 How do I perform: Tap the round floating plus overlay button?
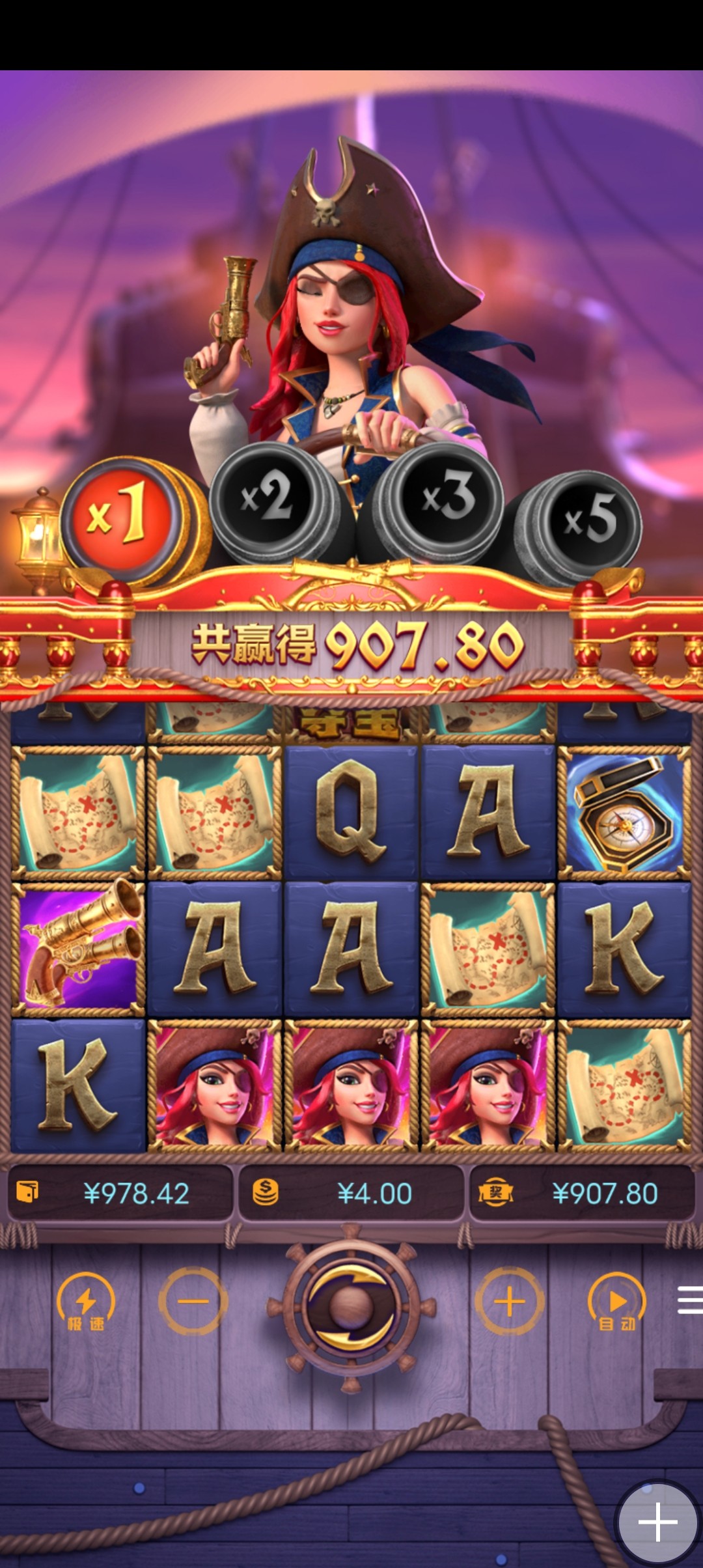657,1522
